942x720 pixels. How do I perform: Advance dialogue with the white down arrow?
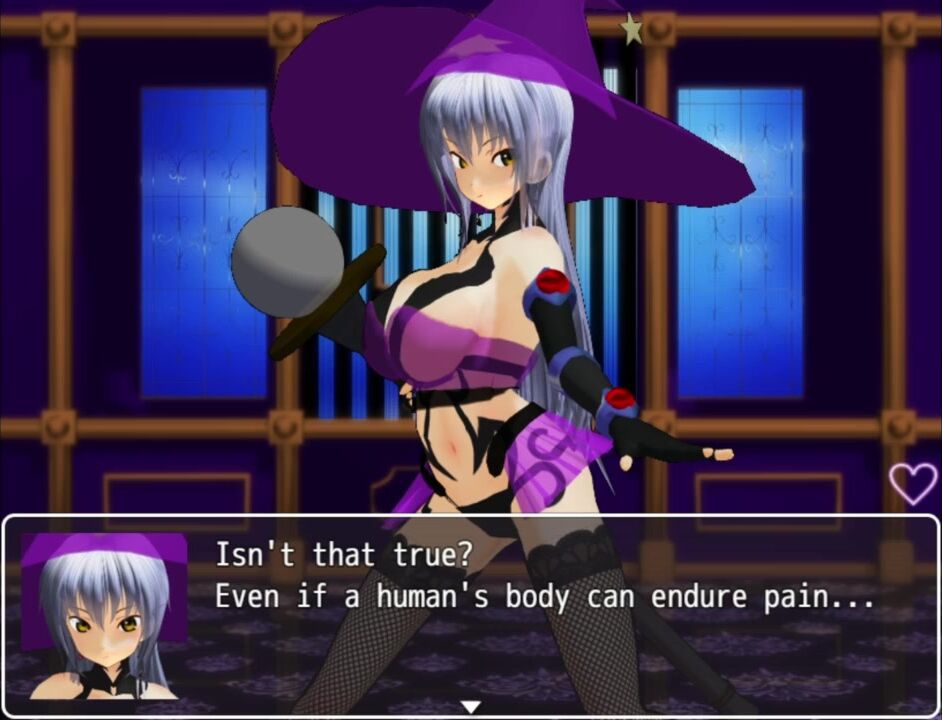coord(470,706)
